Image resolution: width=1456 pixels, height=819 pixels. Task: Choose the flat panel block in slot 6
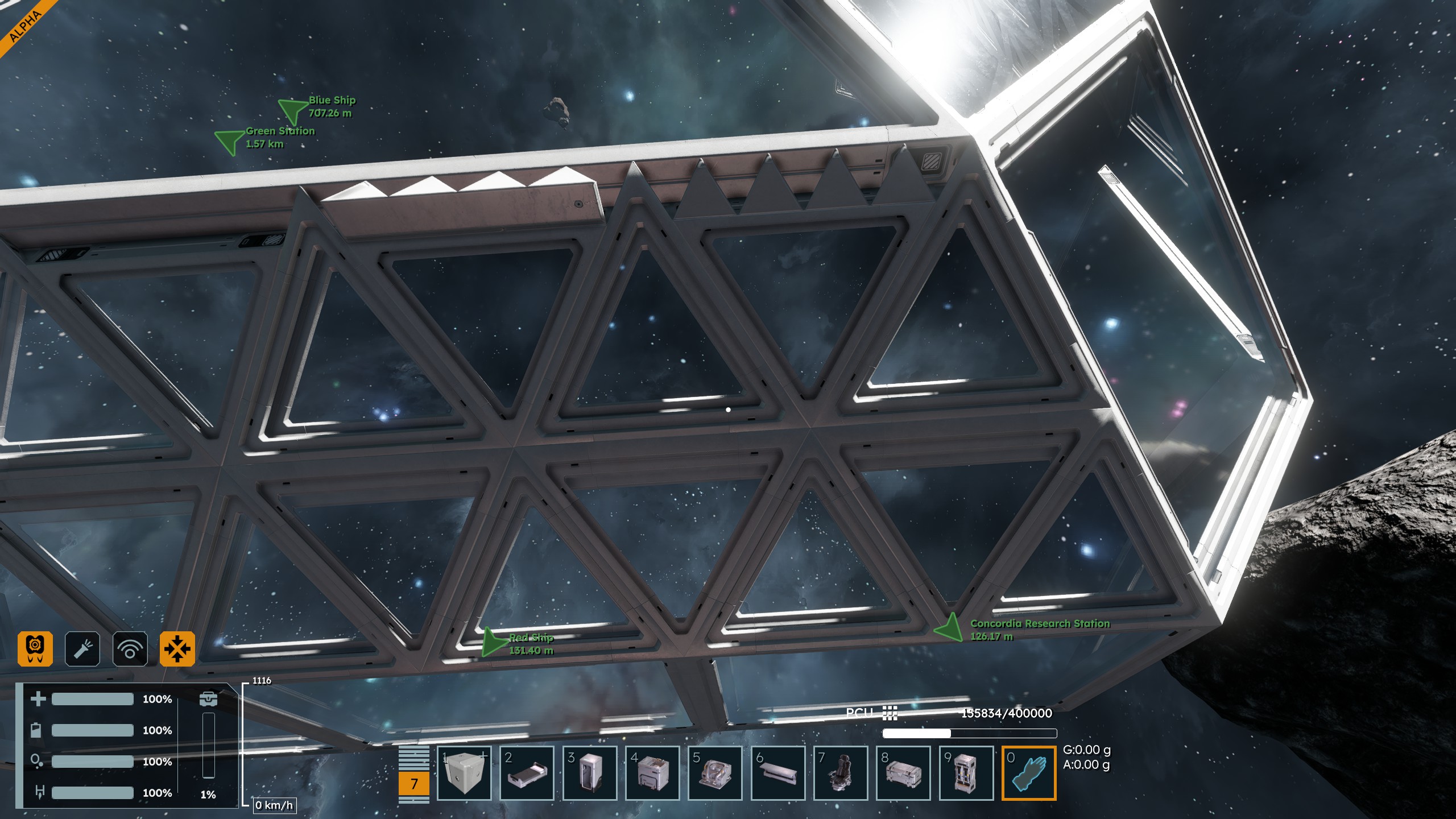[778, 773]
